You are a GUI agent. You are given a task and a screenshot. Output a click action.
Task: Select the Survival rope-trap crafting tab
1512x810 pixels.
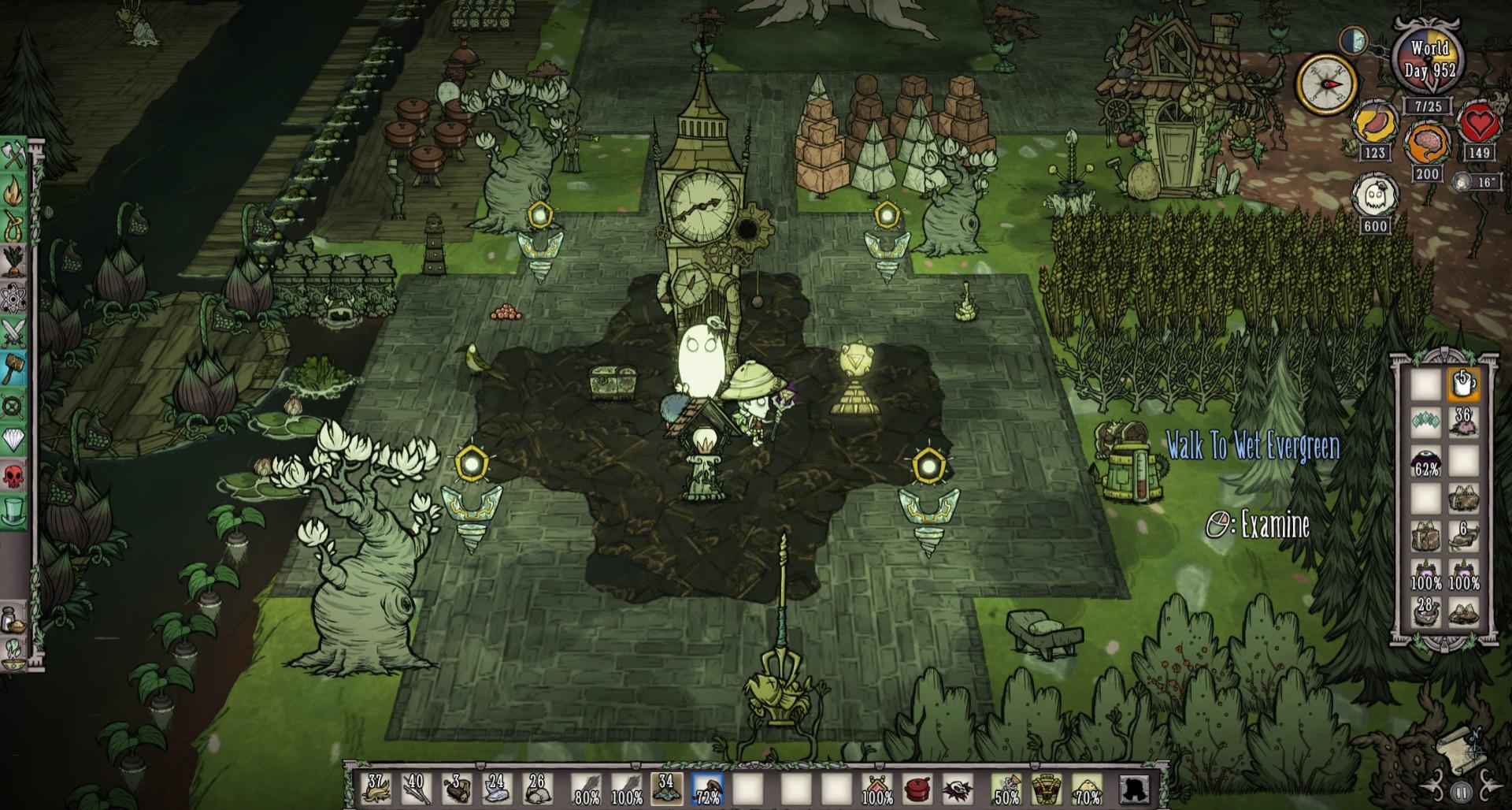[x=14, y=227]
